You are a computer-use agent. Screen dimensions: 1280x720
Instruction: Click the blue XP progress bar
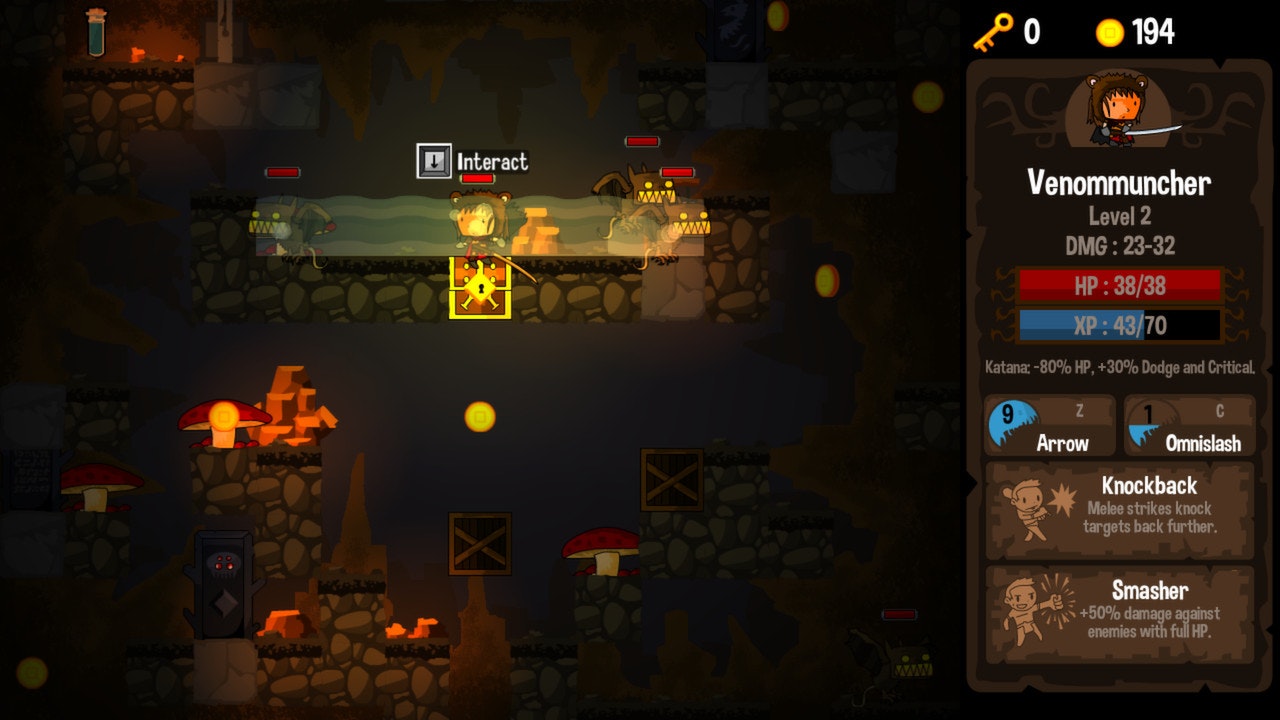[x=1118, y=325]
